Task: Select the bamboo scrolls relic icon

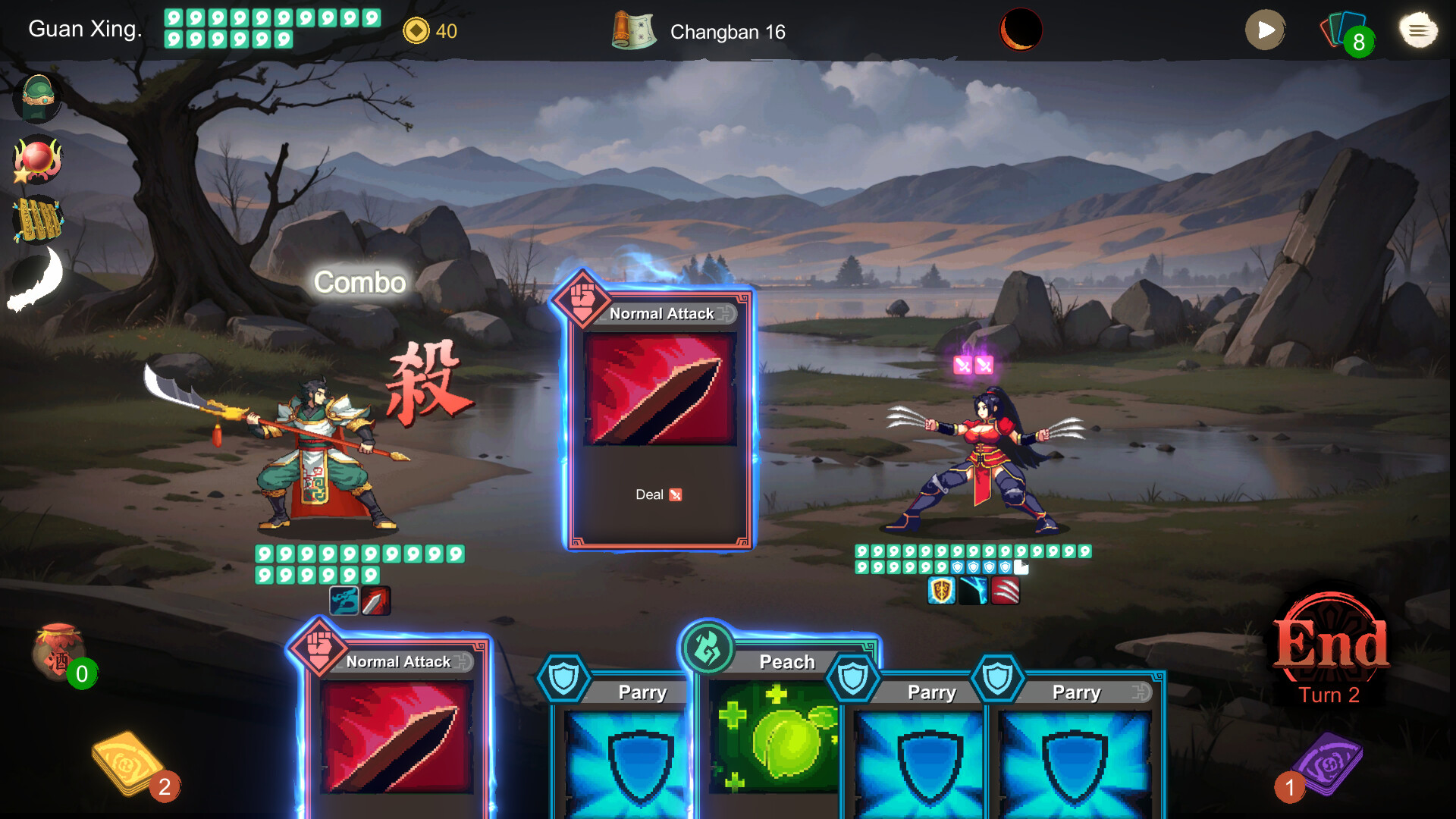Action: click(x=38, y=219)
